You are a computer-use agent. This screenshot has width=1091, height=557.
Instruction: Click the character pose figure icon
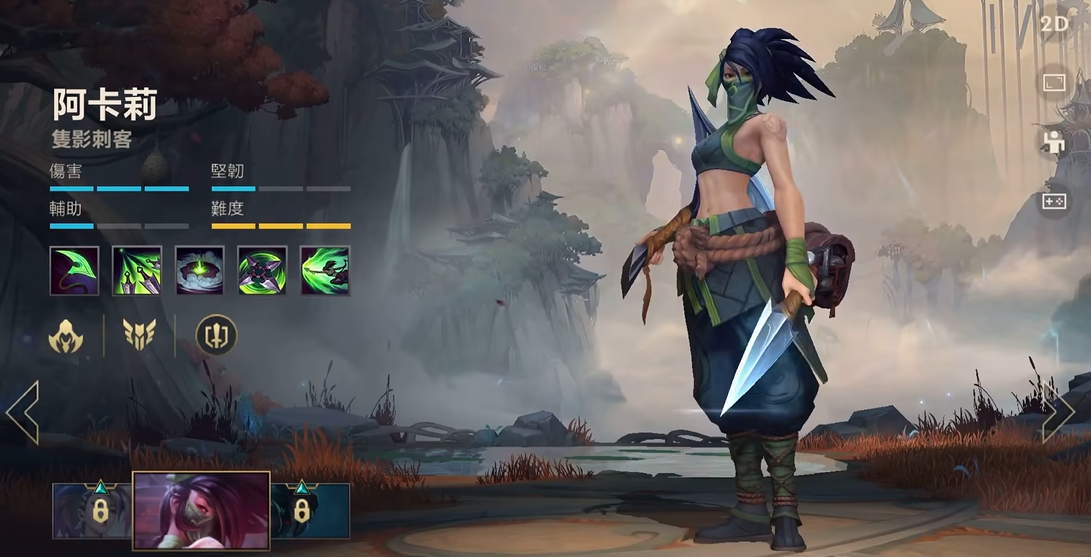(1054, 142)
